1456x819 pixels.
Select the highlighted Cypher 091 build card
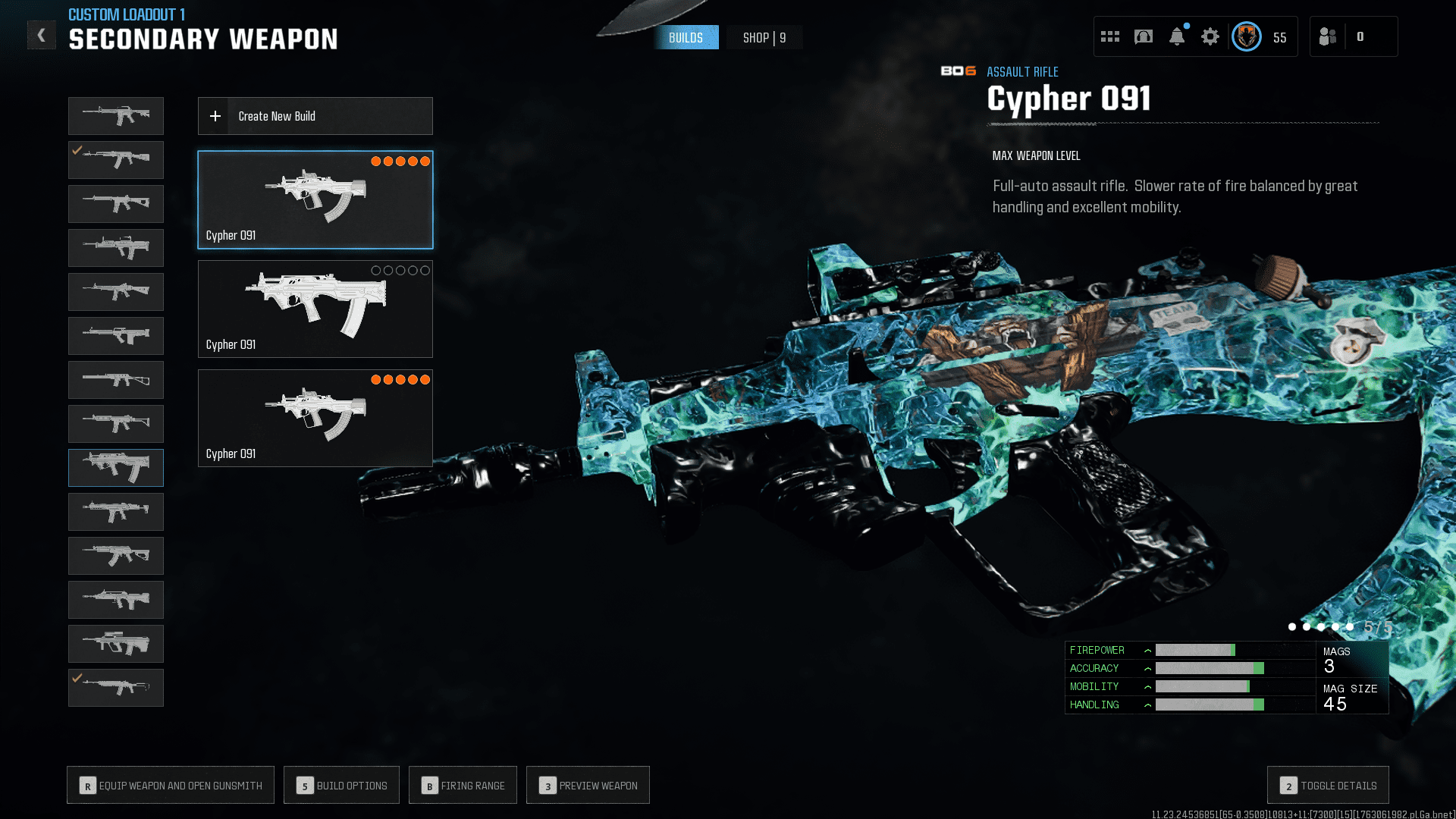pyautogui.click(x=315, y=199)
